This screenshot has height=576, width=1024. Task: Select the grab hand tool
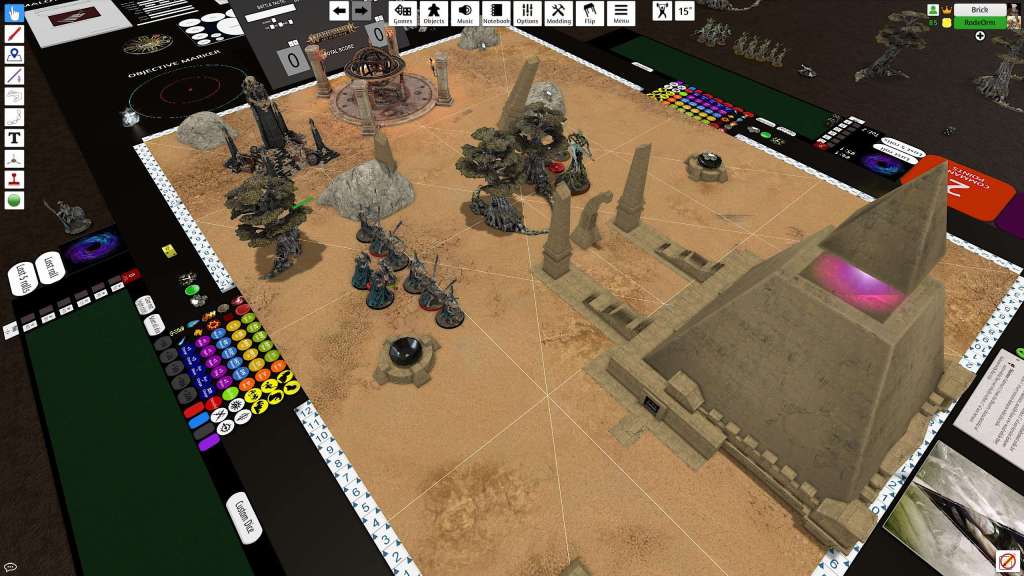[14, 13]
